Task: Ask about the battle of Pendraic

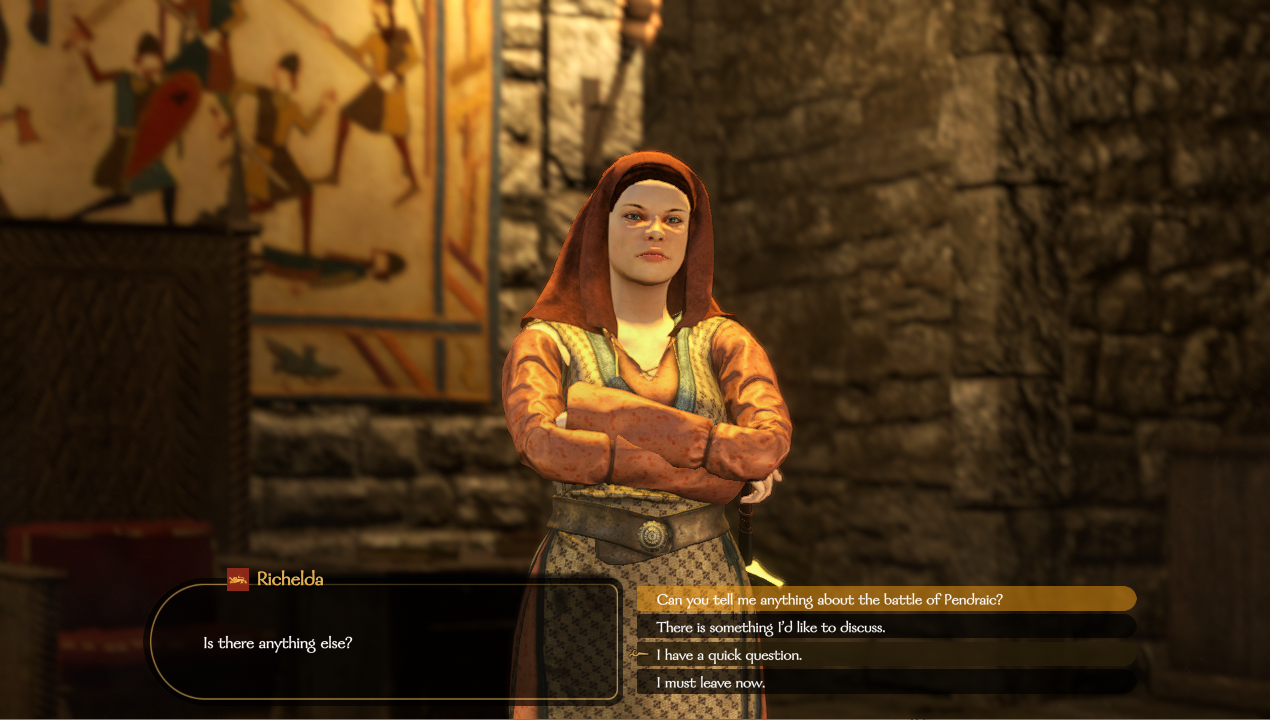Action: click(829, 599)
